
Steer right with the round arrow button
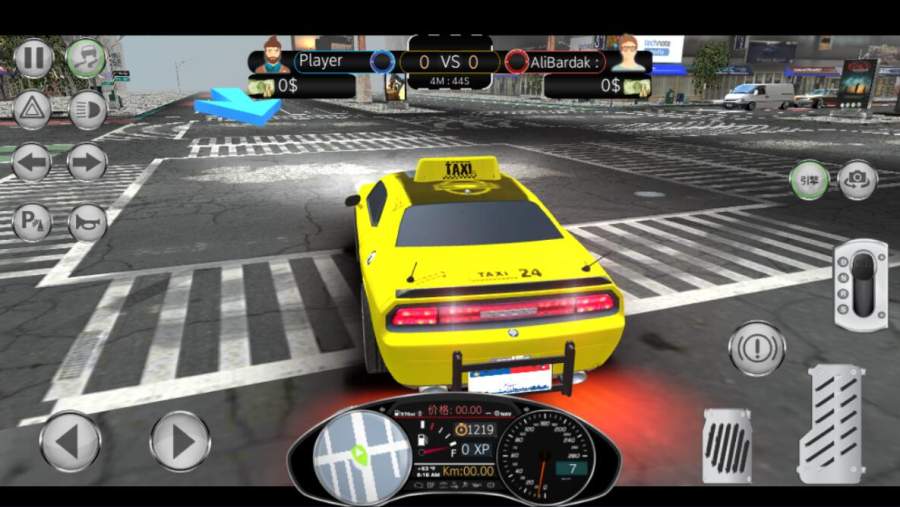pos(180,441)
